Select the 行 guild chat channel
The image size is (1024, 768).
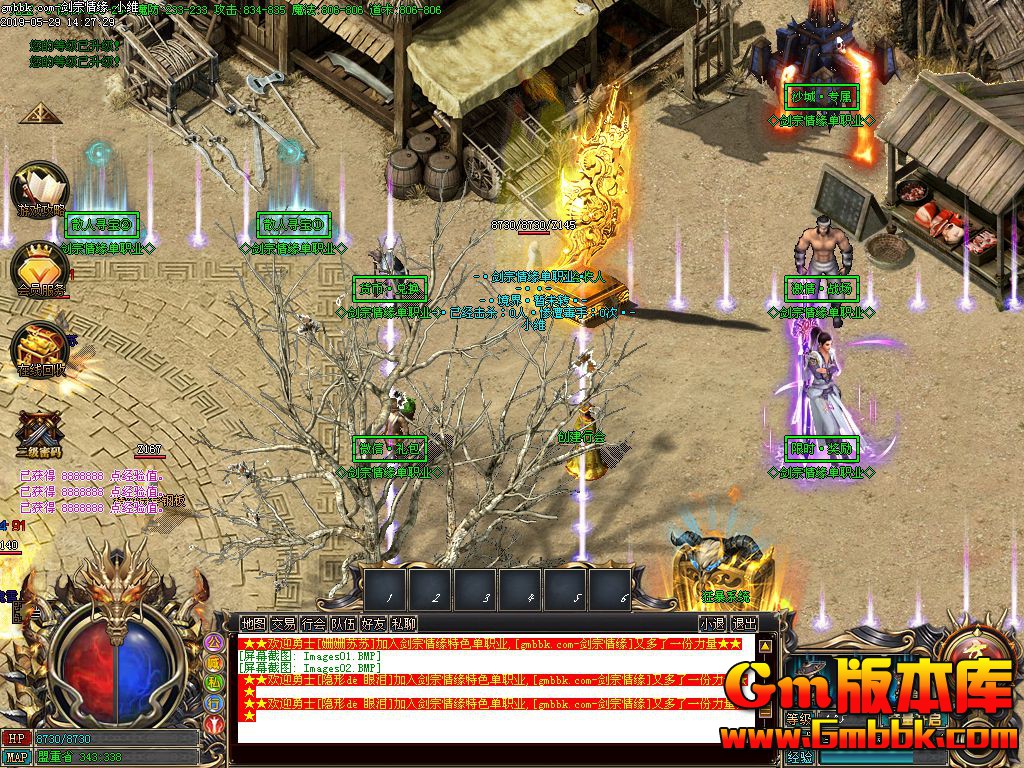214,703
